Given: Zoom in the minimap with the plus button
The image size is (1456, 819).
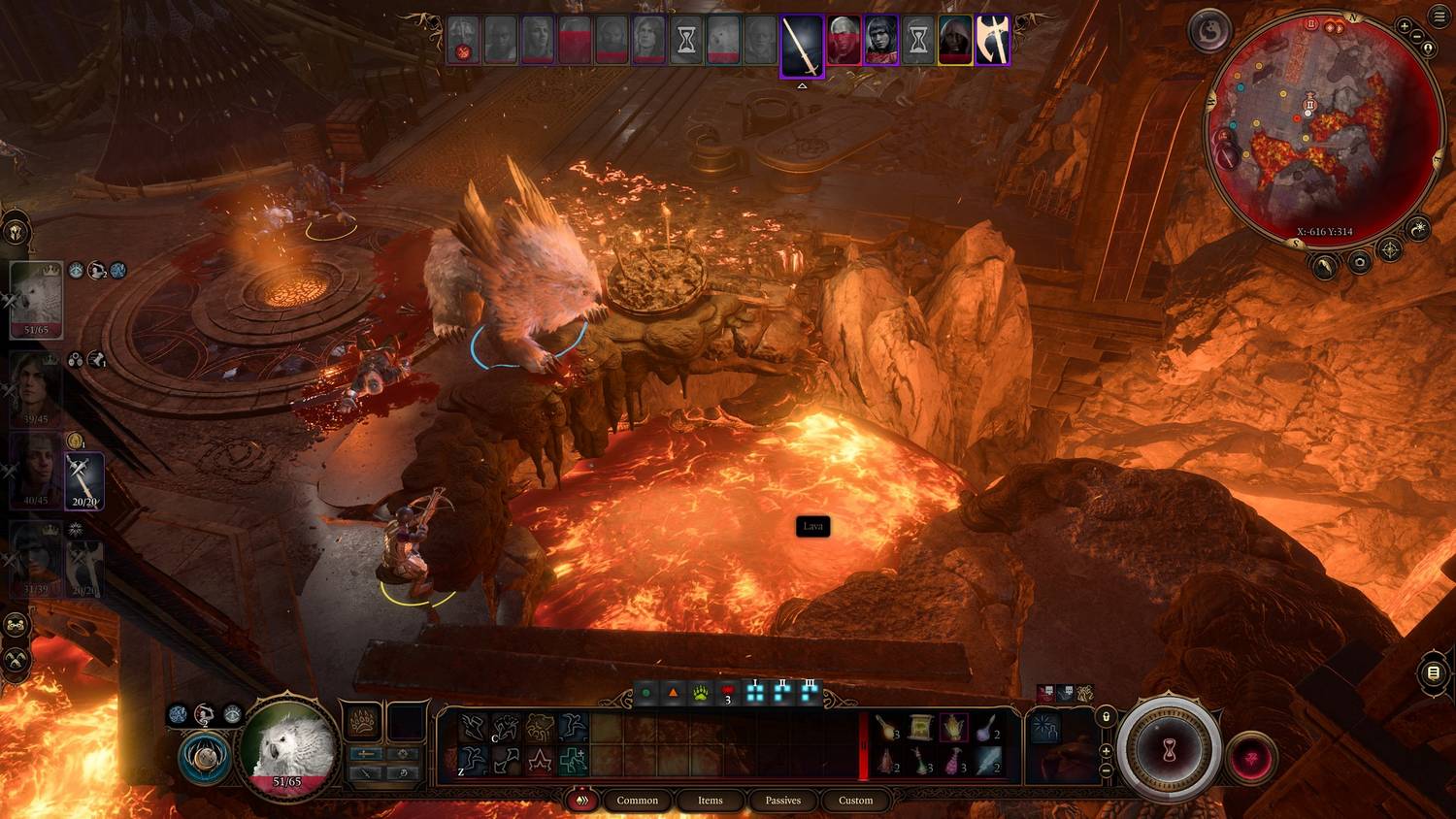Looking at the screenshot, I should click(1405, 26).
